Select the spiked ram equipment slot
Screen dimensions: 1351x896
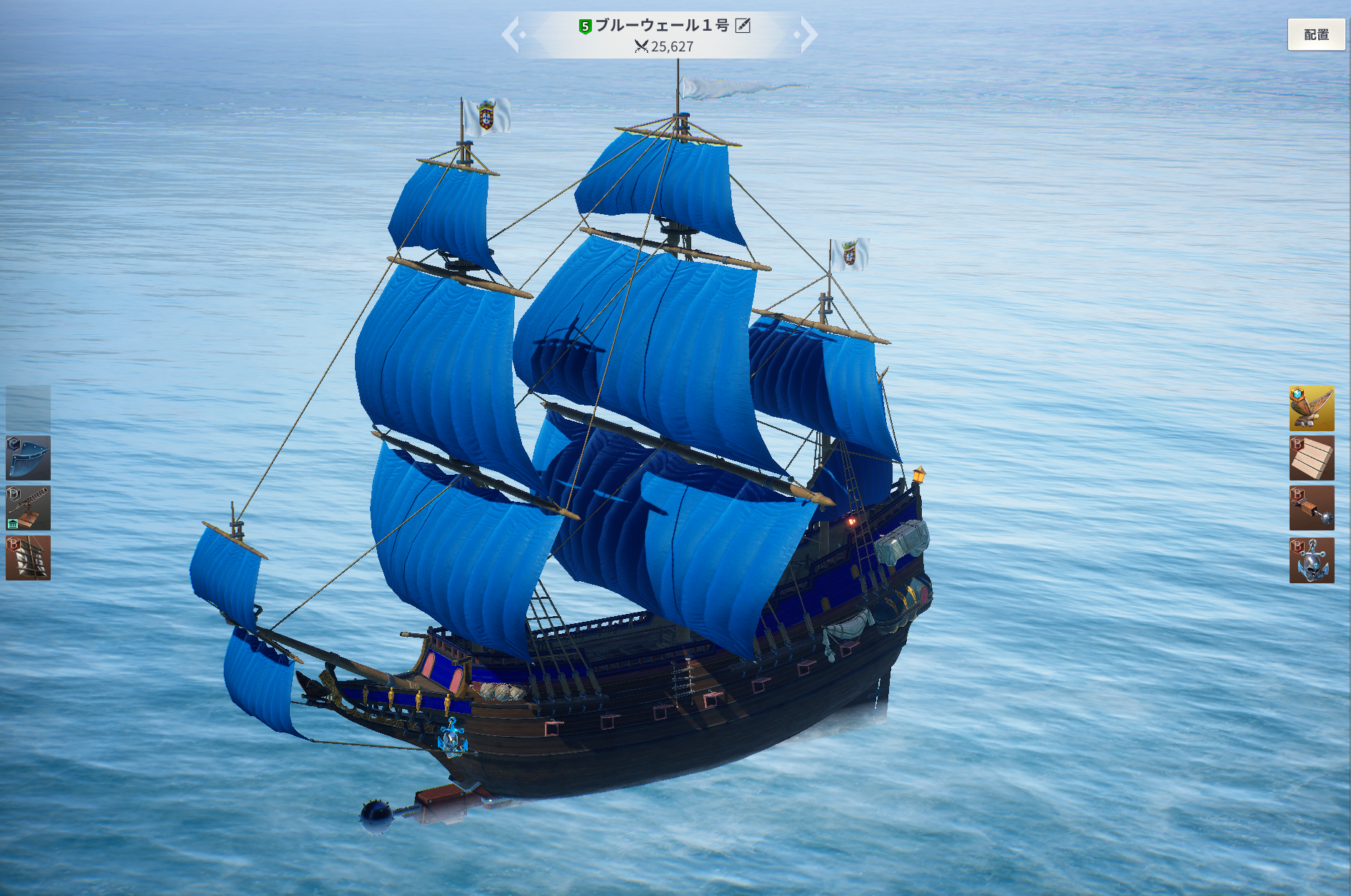click(x=1311, y=508)
